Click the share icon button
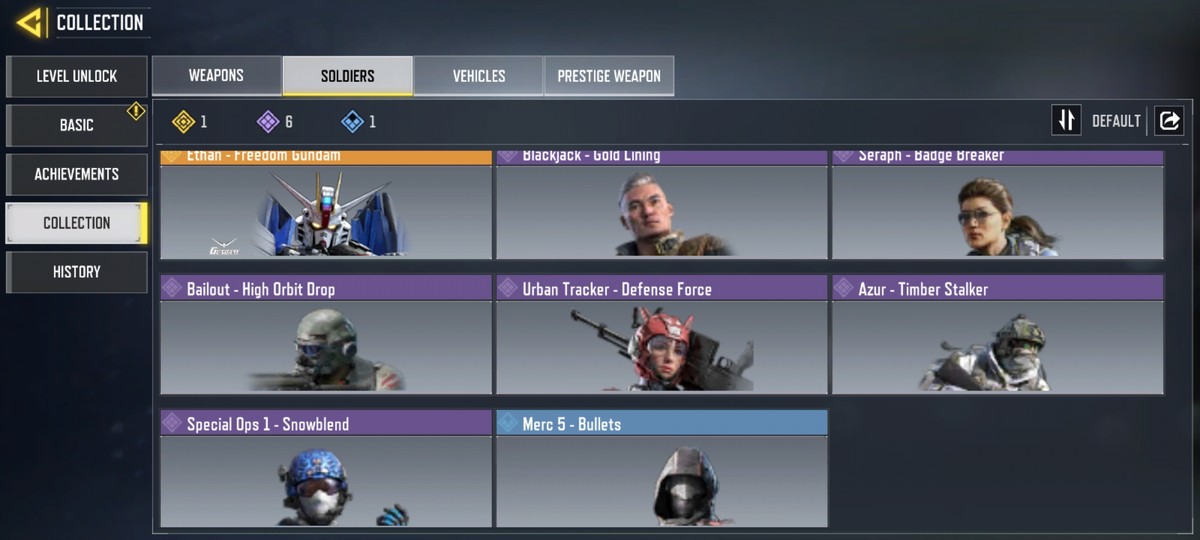The width and height of the screenshot is (1200, 540). pyautogui.click(x=1169, y=121)
